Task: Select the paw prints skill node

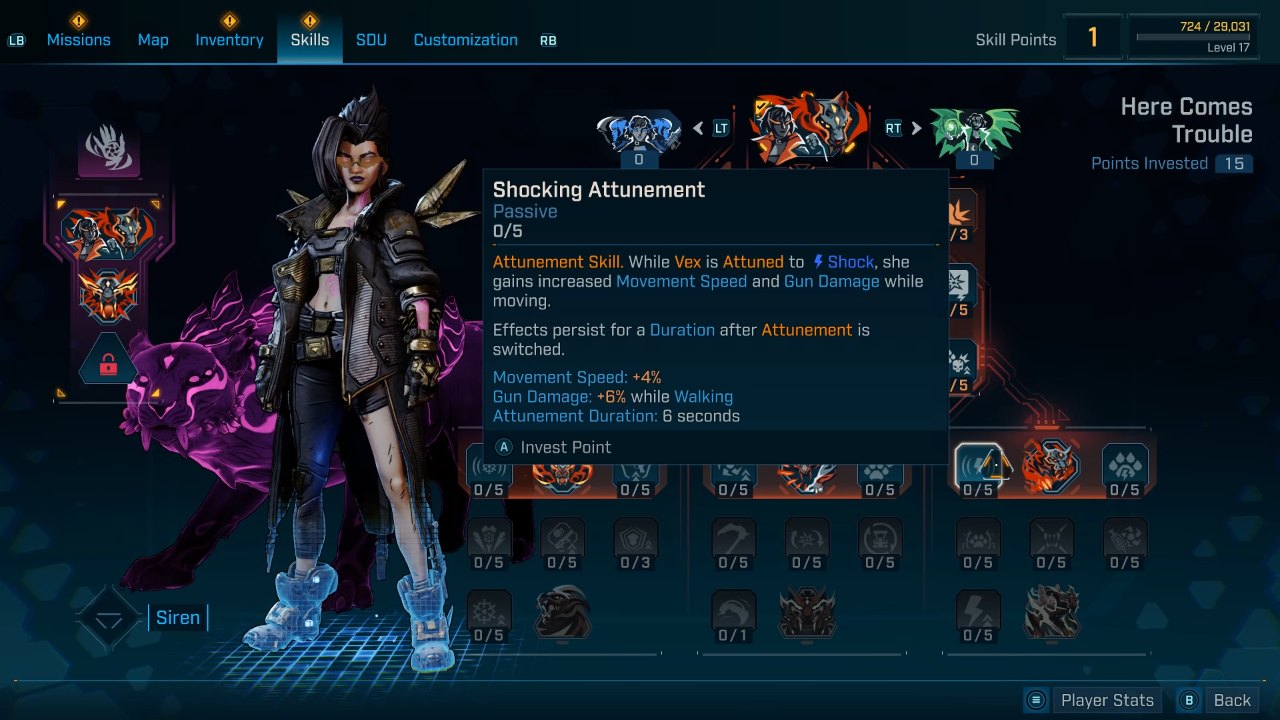Action: tap(1125, 466)
